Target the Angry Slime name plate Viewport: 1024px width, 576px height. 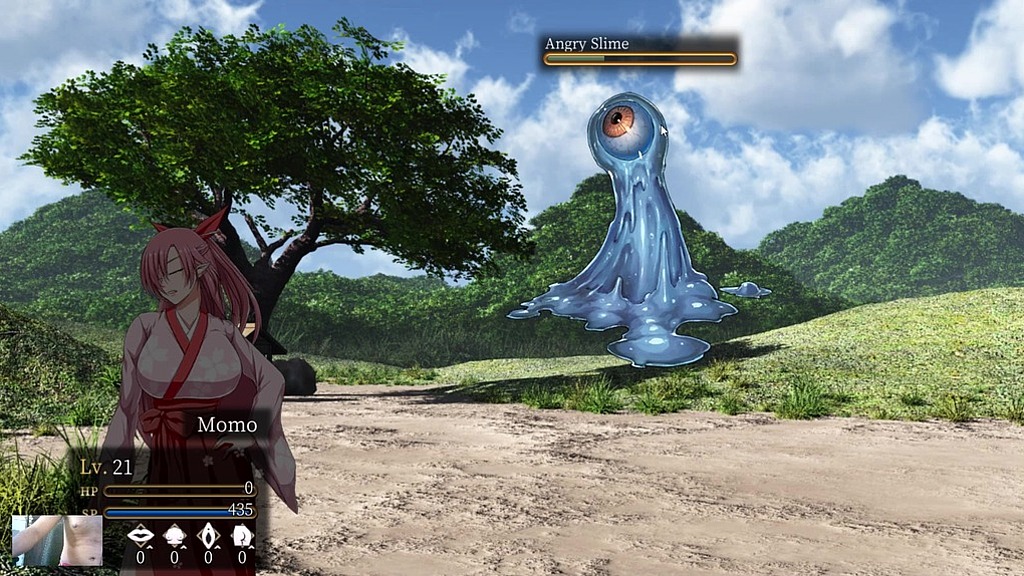click(640, 52)
